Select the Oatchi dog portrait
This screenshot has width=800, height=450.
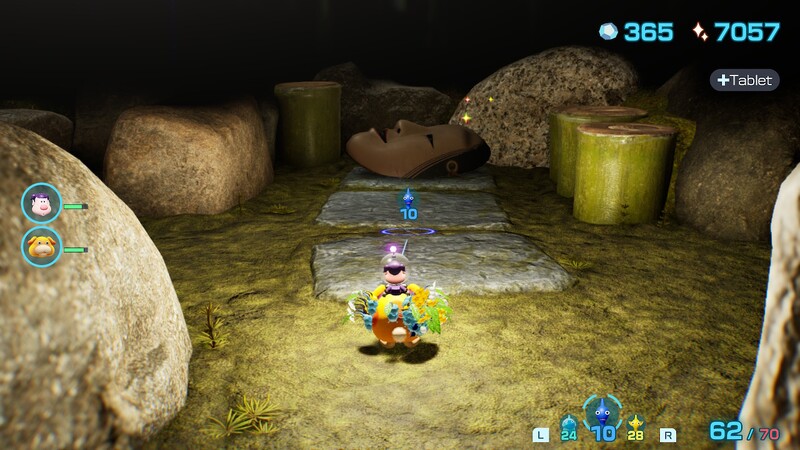pos(42,247)
